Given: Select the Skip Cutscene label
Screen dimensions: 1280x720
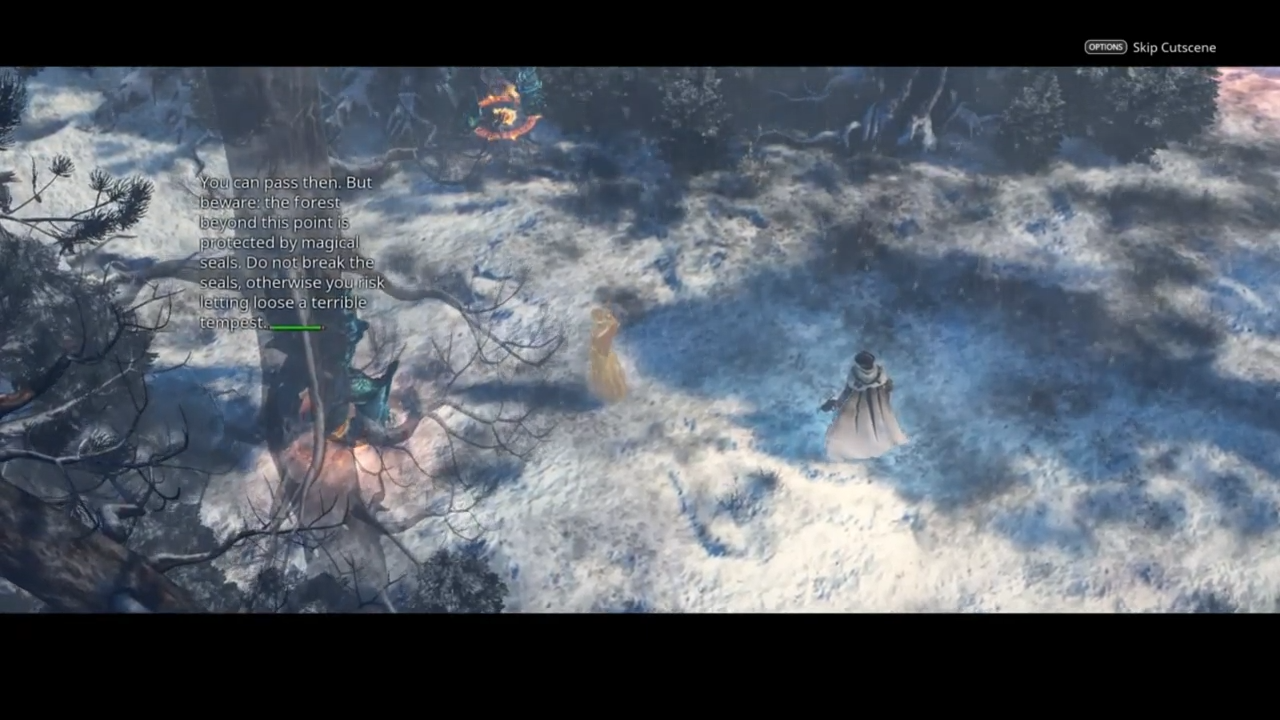Looking at the screenshot, I should point(1174,47).
